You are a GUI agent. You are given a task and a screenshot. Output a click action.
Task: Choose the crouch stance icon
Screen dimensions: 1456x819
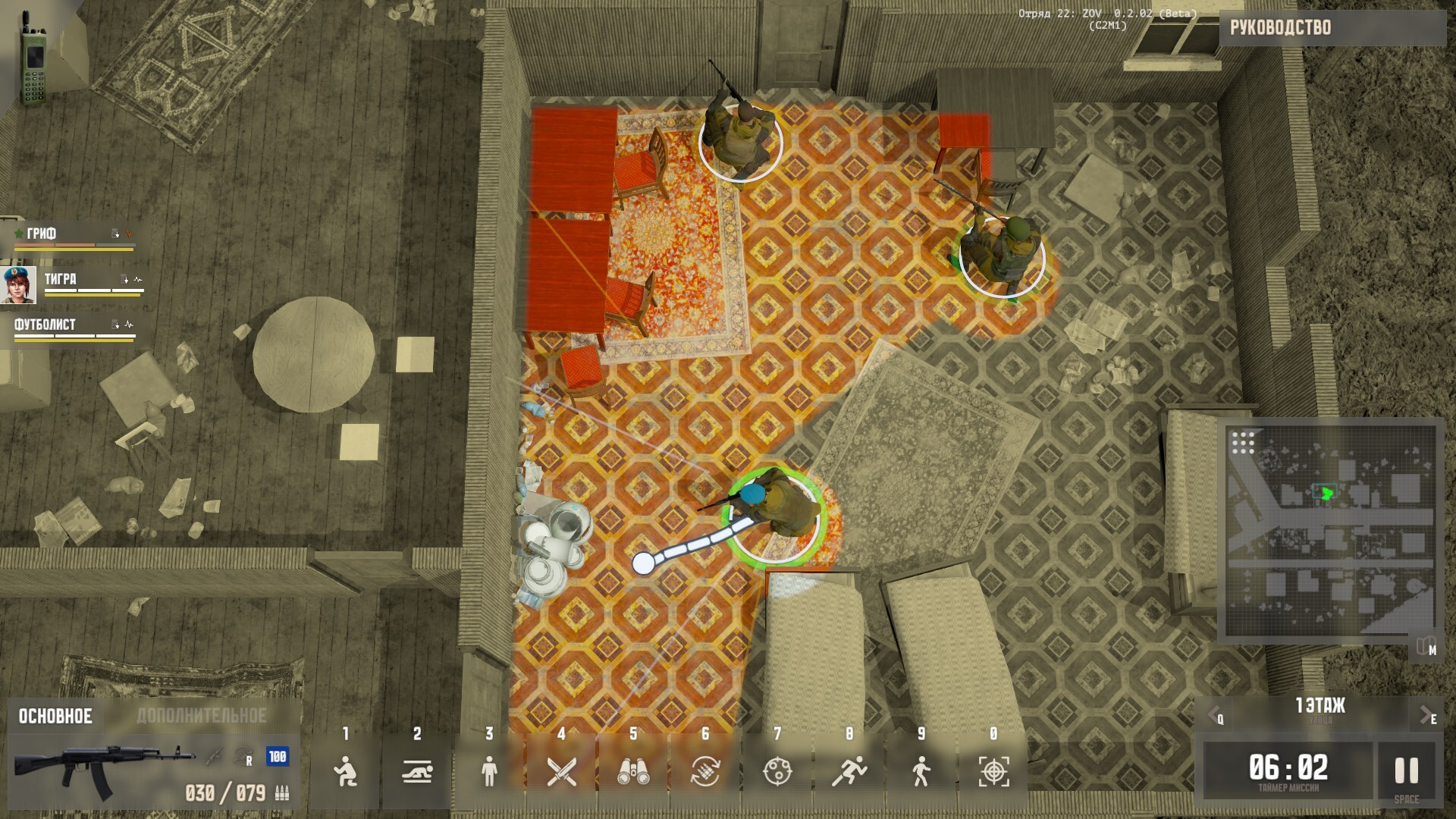(x=345, y=772)
